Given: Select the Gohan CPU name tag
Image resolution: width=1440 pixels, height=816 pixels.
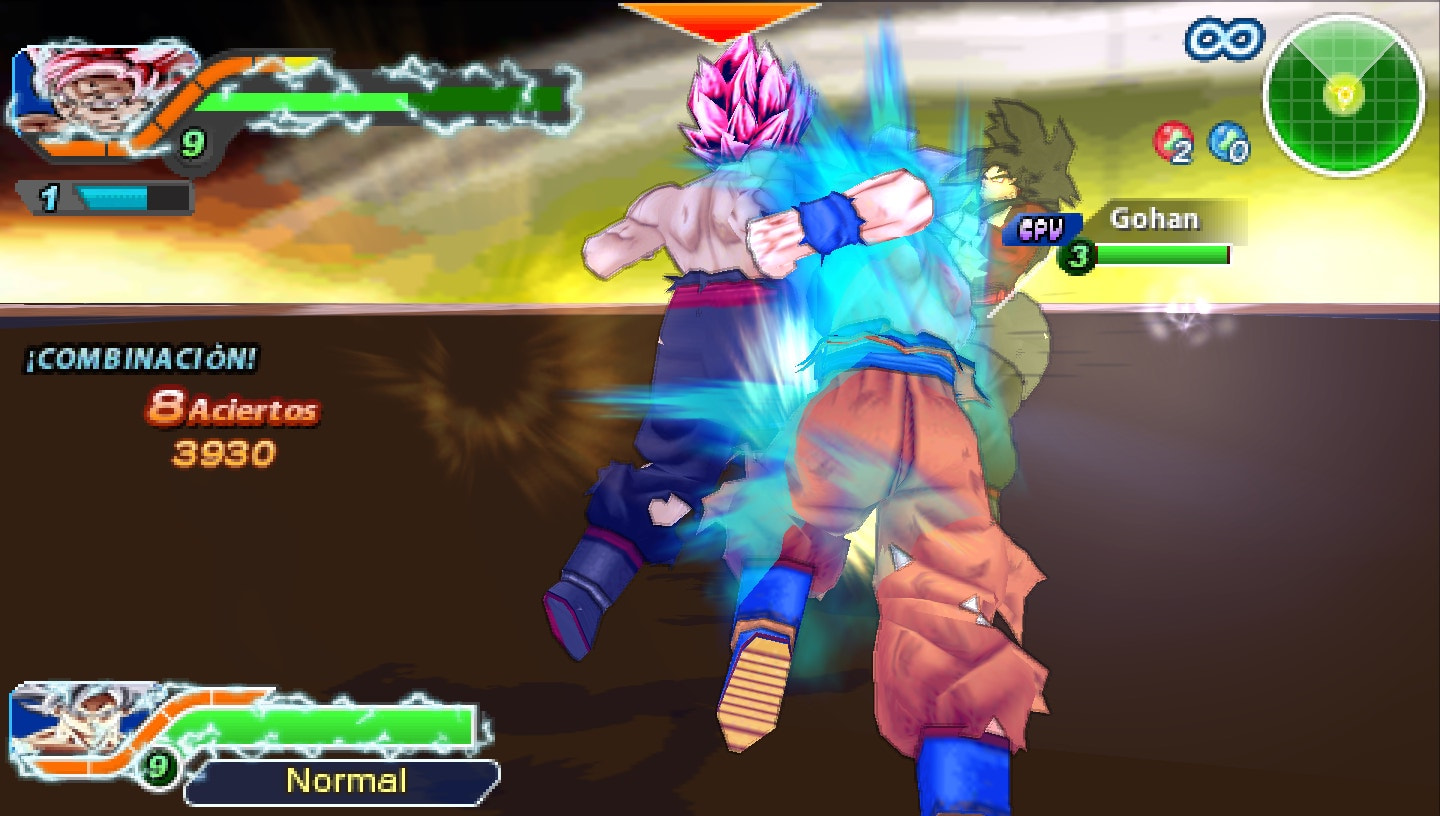Looking at the screenshot, I should pos(1153,219).
